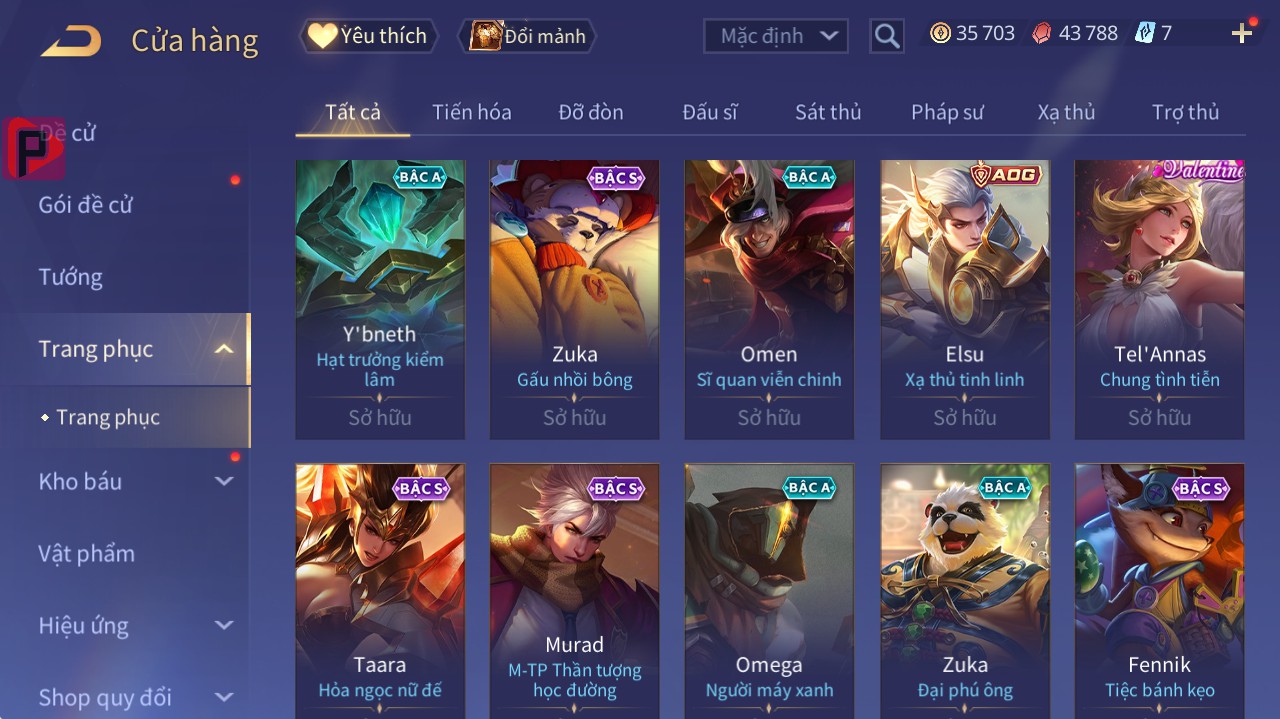Show the Đấu sĩ skins tab
The height and width of the screenshot is (719, 1280).
pos(709,112)
